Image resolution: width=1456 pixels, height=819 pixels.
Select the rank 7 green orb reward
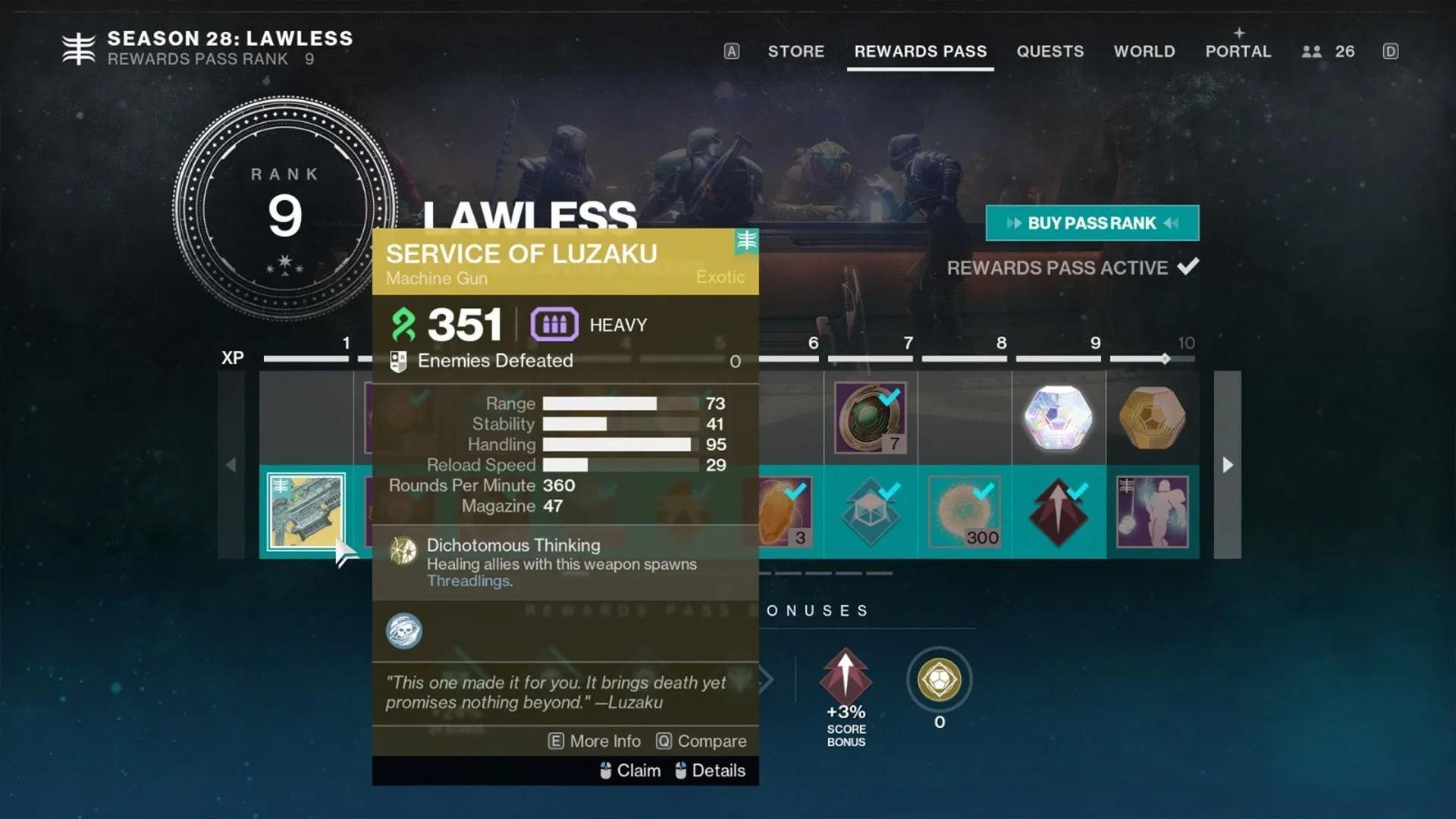pos(870,418)
